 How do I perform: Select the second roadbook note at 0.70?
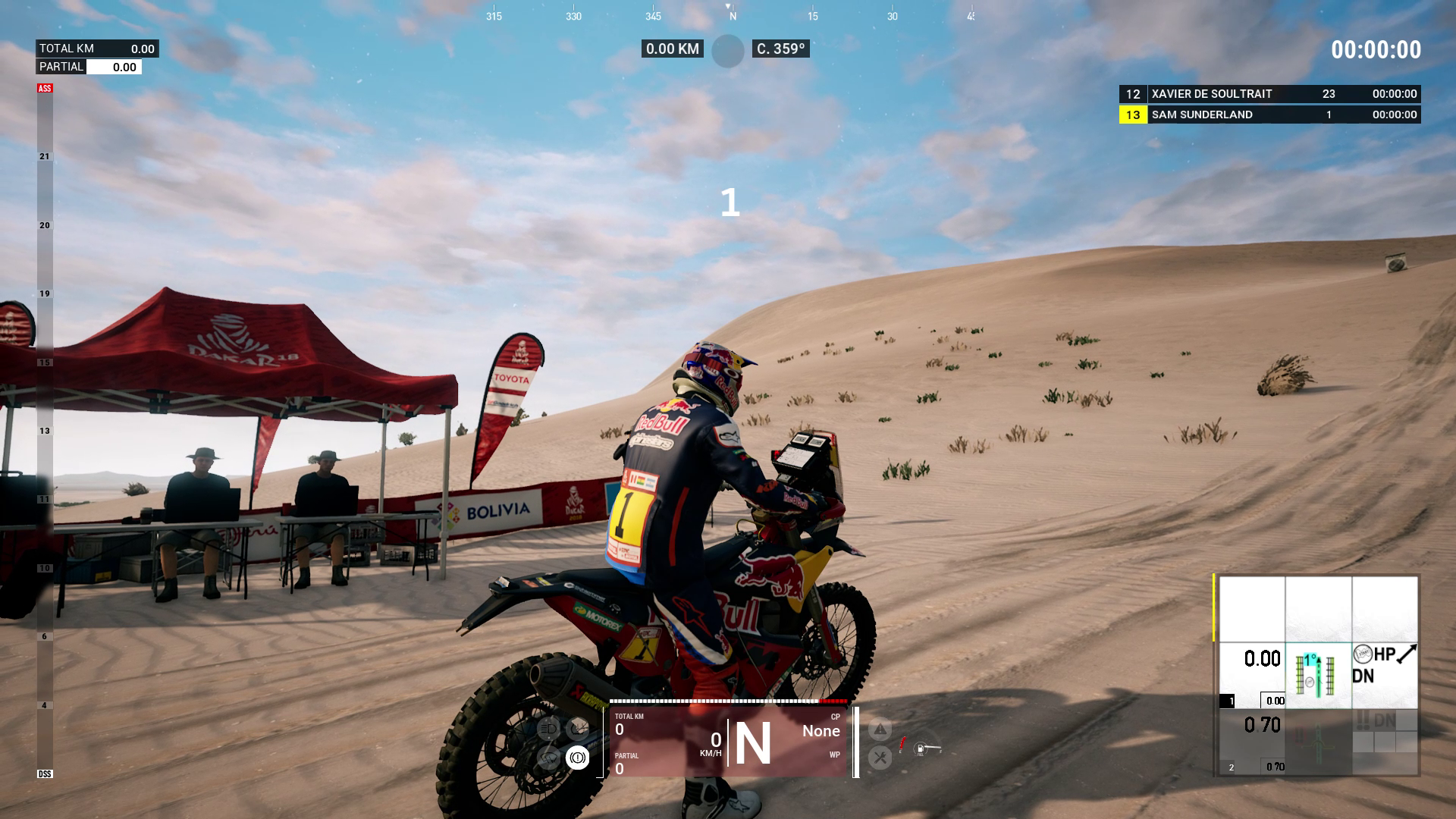point(1318,742)
